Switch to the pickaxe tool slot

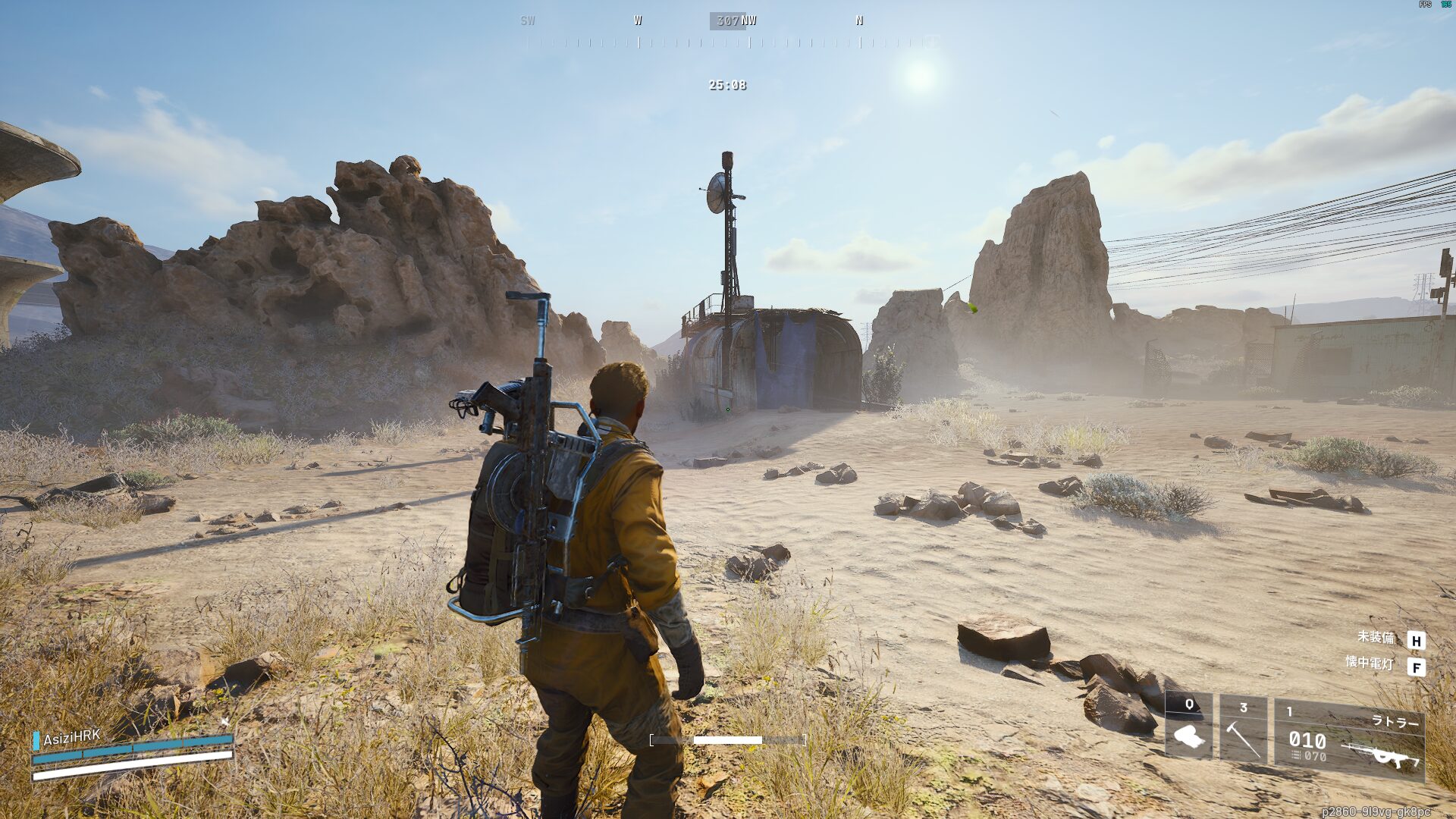pyautogui.click(x=1243, y=730)
